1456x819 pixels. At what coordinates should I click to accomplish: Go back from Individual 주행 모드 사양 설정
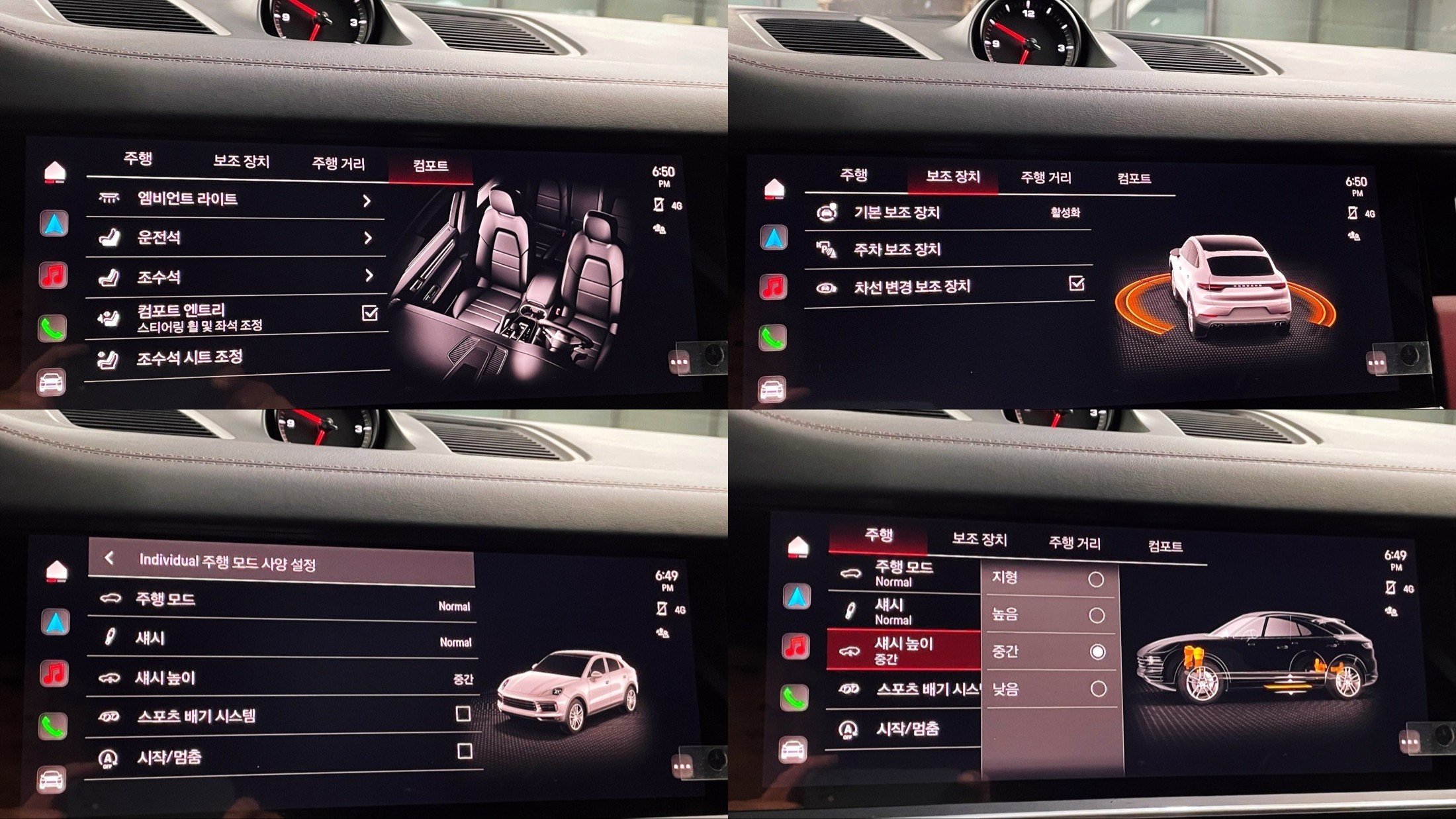[x=110, y=559]
